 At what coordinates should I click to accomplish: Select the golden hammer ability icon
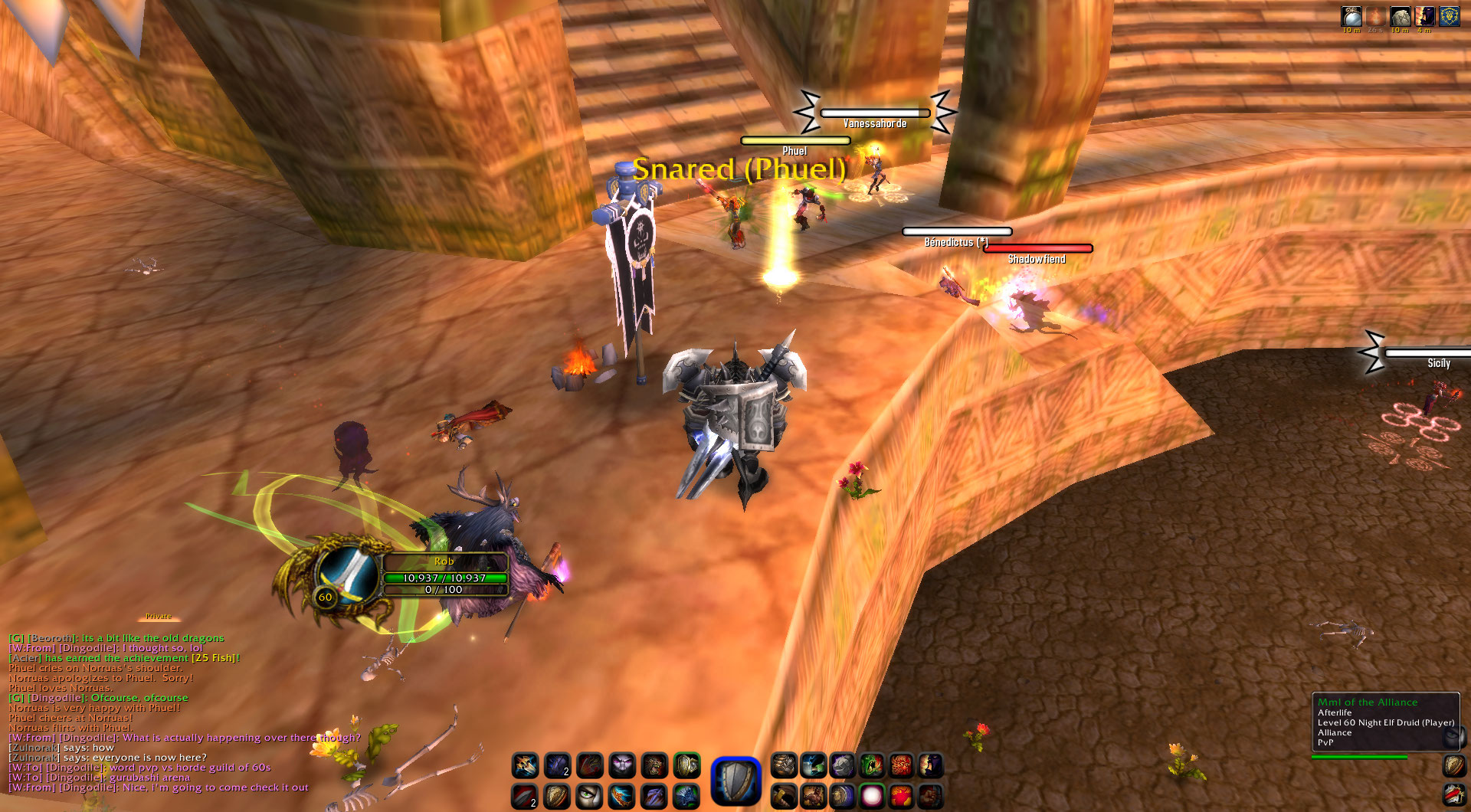[x=783, y=797]
